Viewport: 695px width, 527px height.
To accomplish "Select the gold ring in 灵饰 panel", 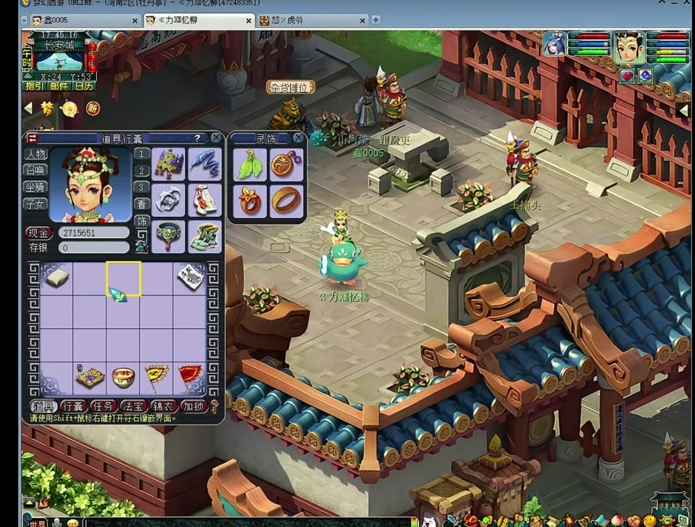I will (x=284, y=198).
